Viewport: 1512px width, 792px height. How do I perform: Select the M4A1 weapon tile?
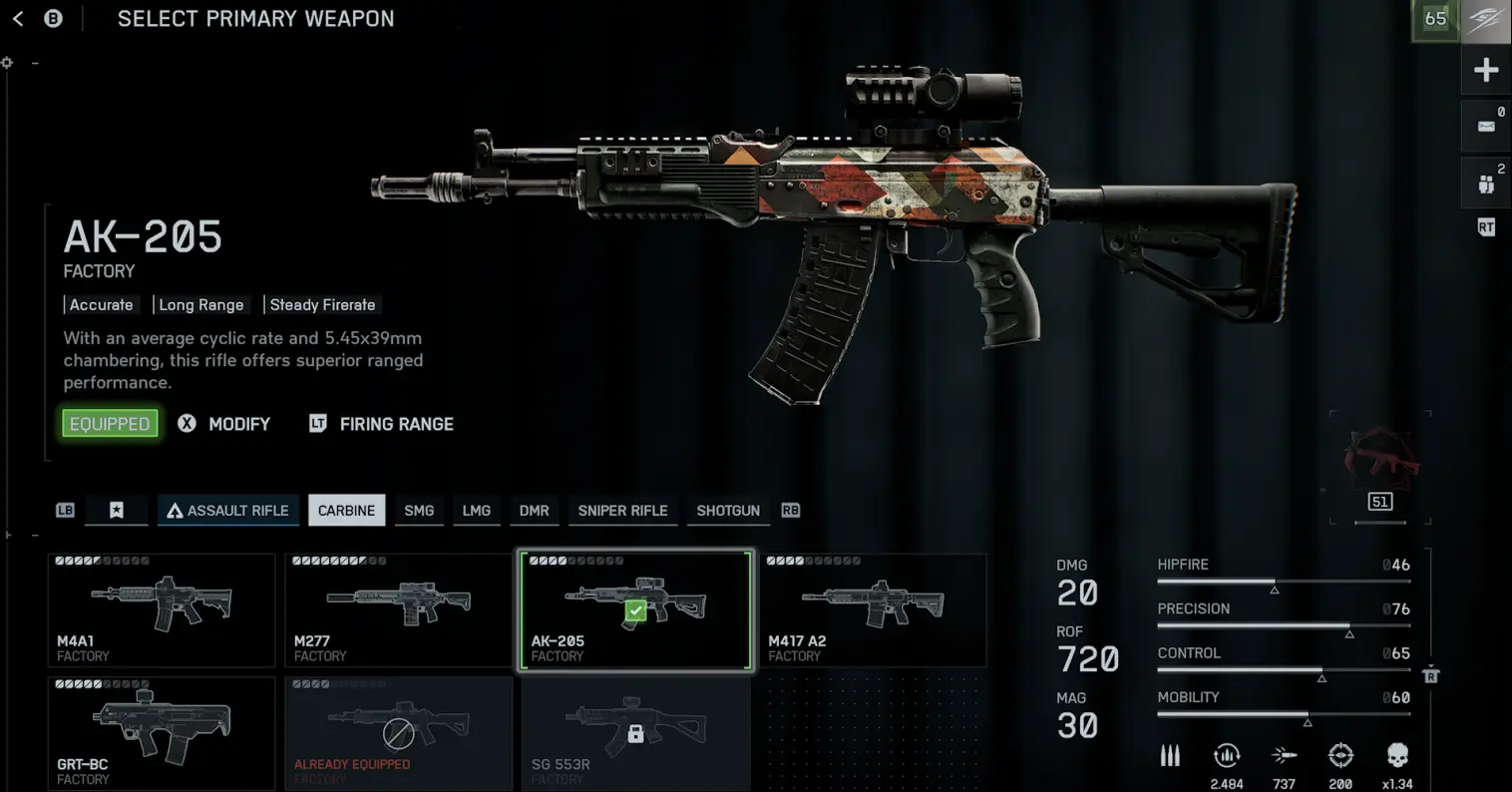[162, 609]
